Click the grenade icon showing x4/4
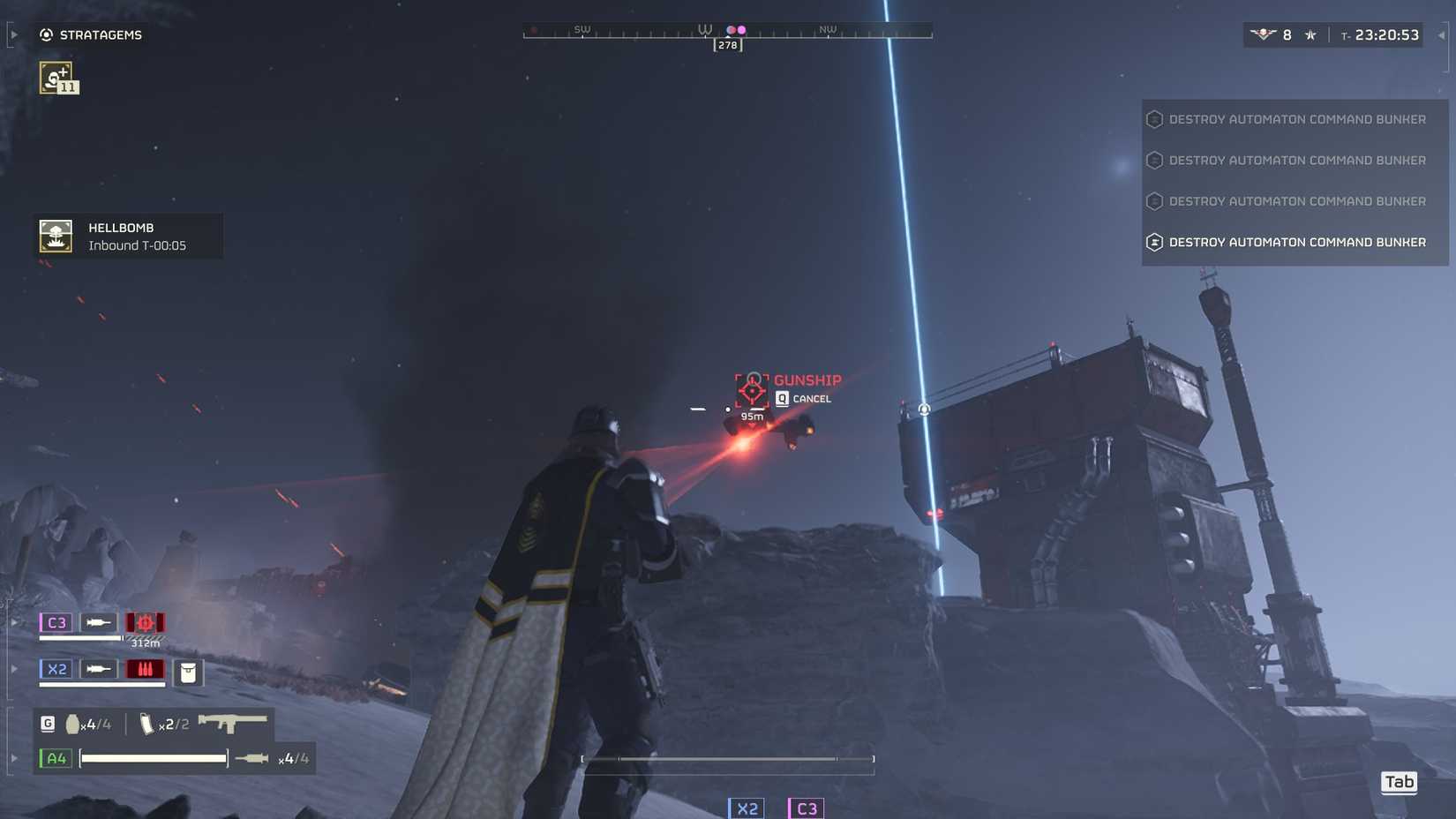Viewport: 1456px width, 819px height. 72,723
